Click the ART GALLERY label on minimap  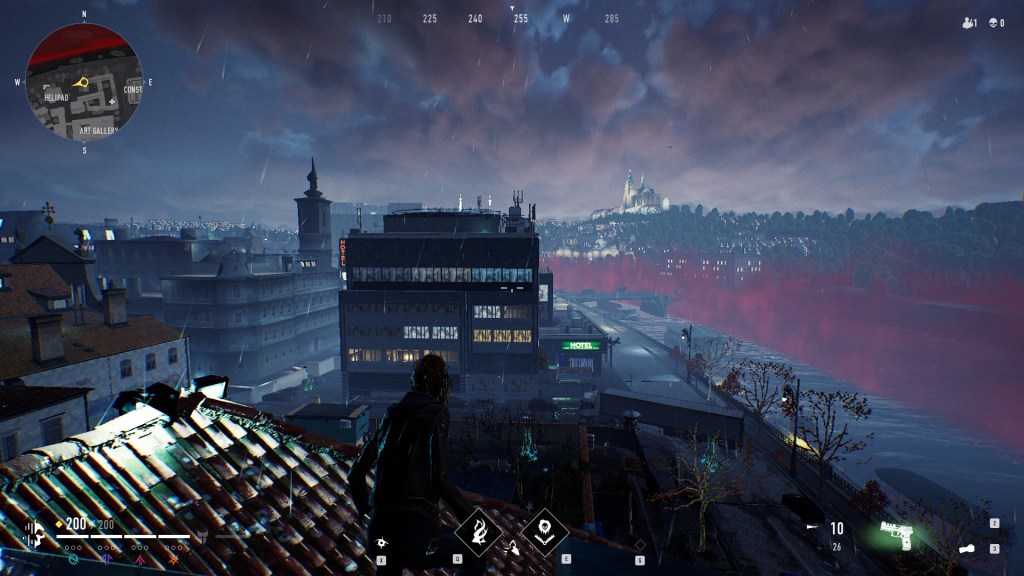[x=98, y=130]
